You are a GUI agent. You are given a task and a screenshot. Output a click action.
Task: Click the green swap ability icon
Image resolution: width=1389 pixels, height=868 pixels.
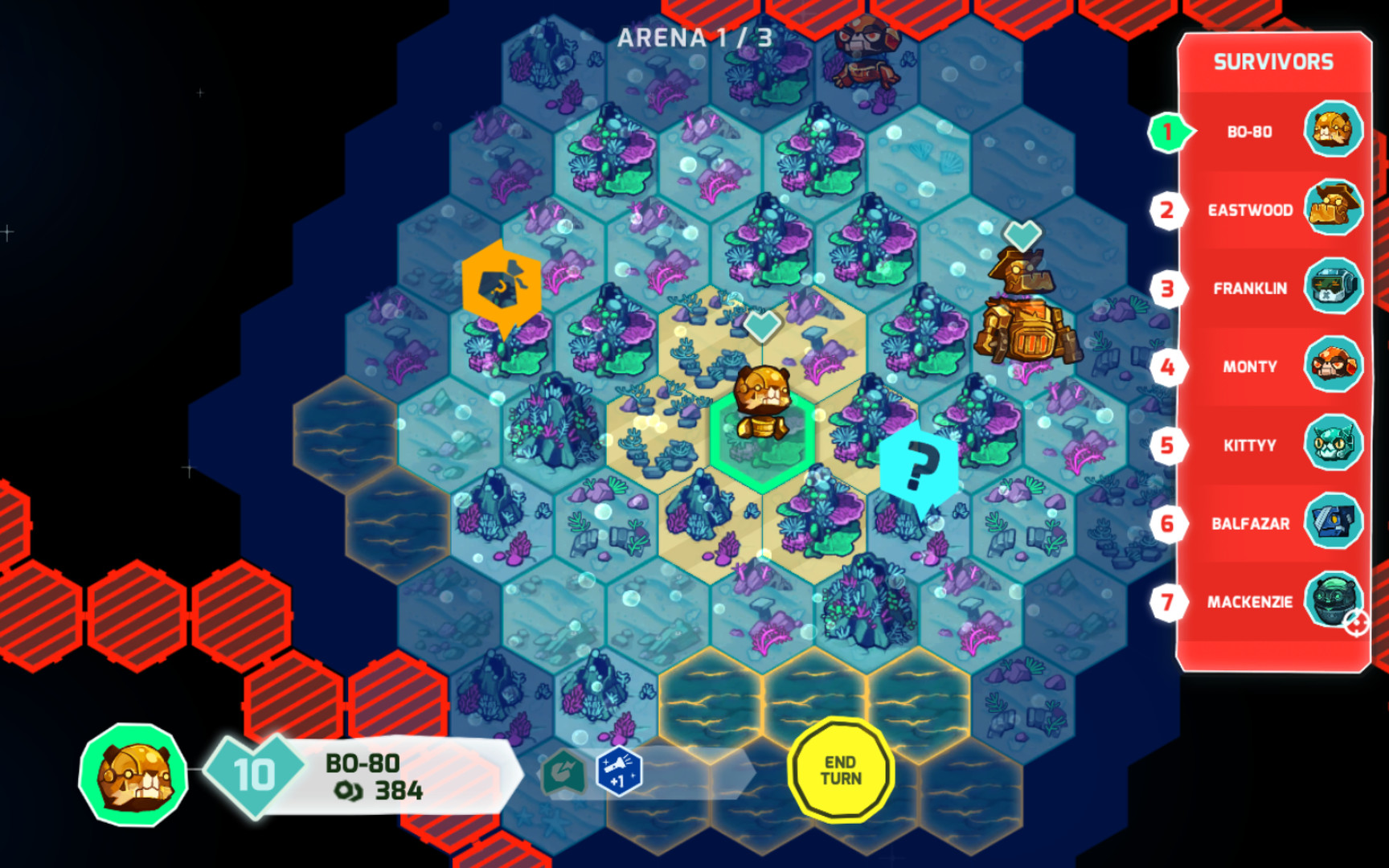click(565, 770)
